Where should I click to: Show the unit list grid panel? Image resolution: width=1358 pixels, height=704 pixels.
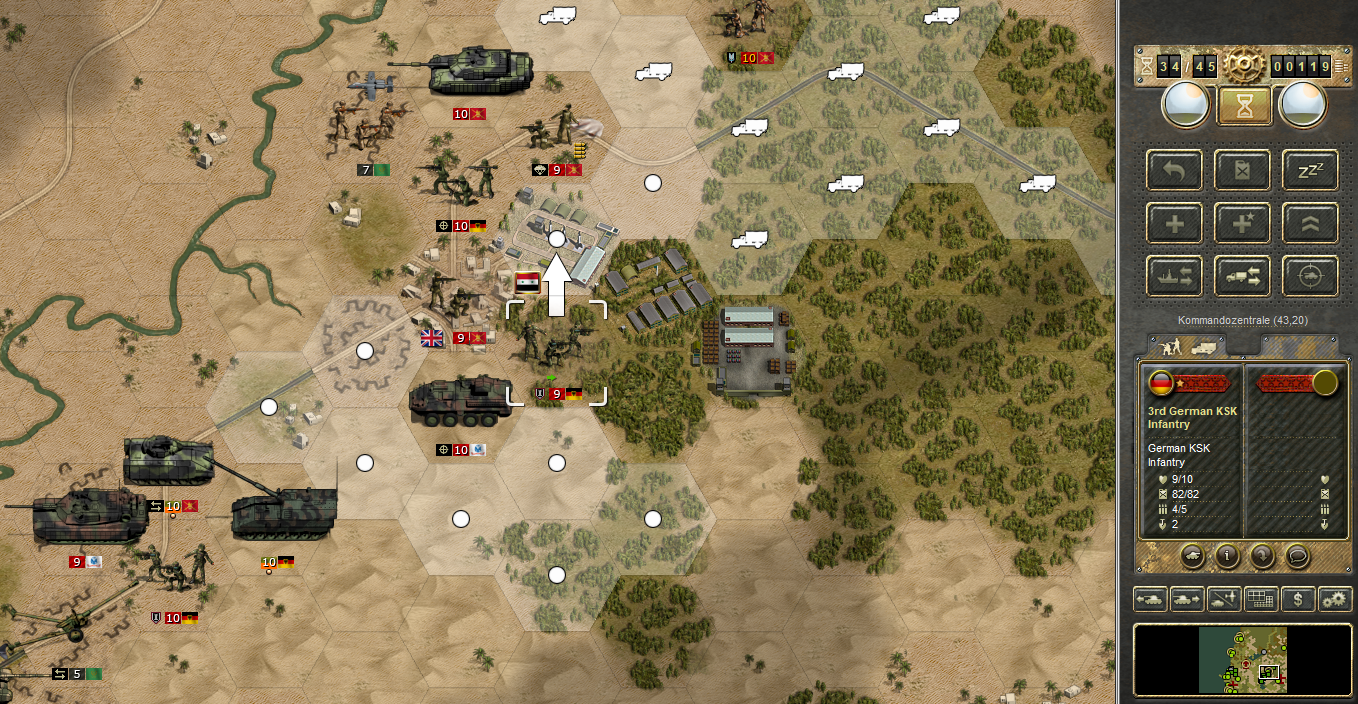pos(1261,599)
